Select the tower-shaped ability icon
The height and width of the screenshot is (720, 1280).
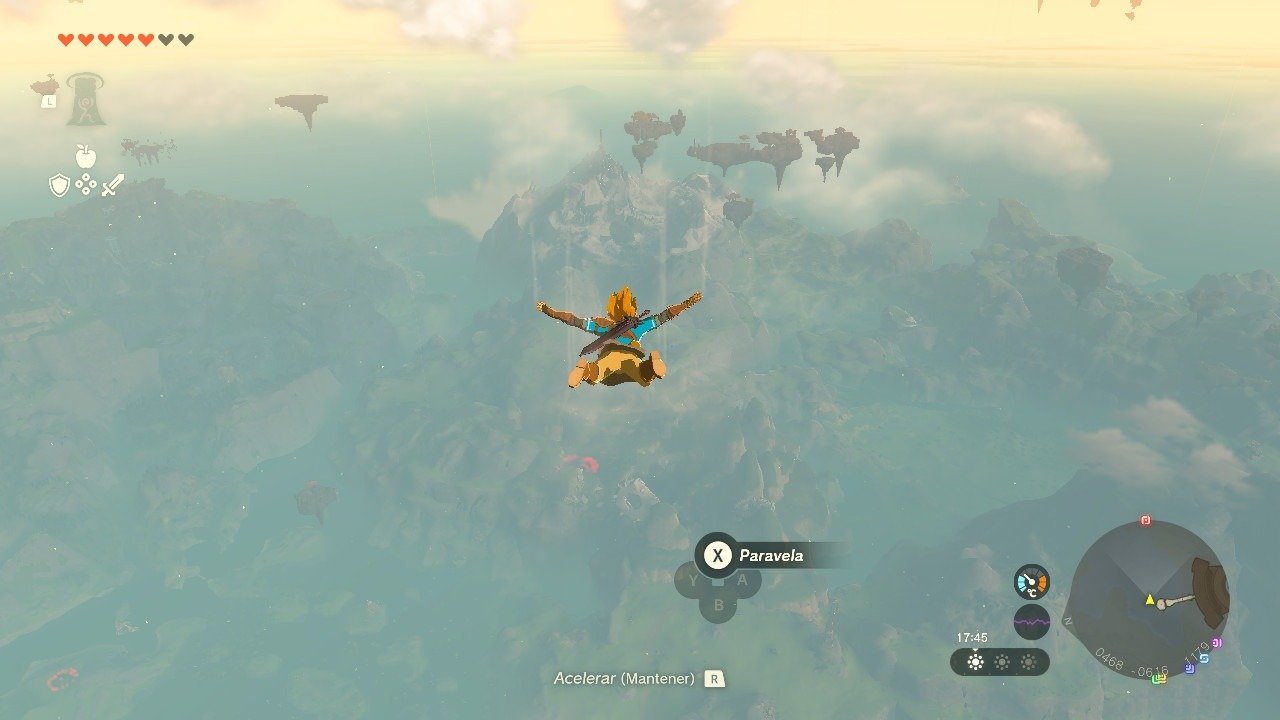pyautogui.click(x=86, y=100)
